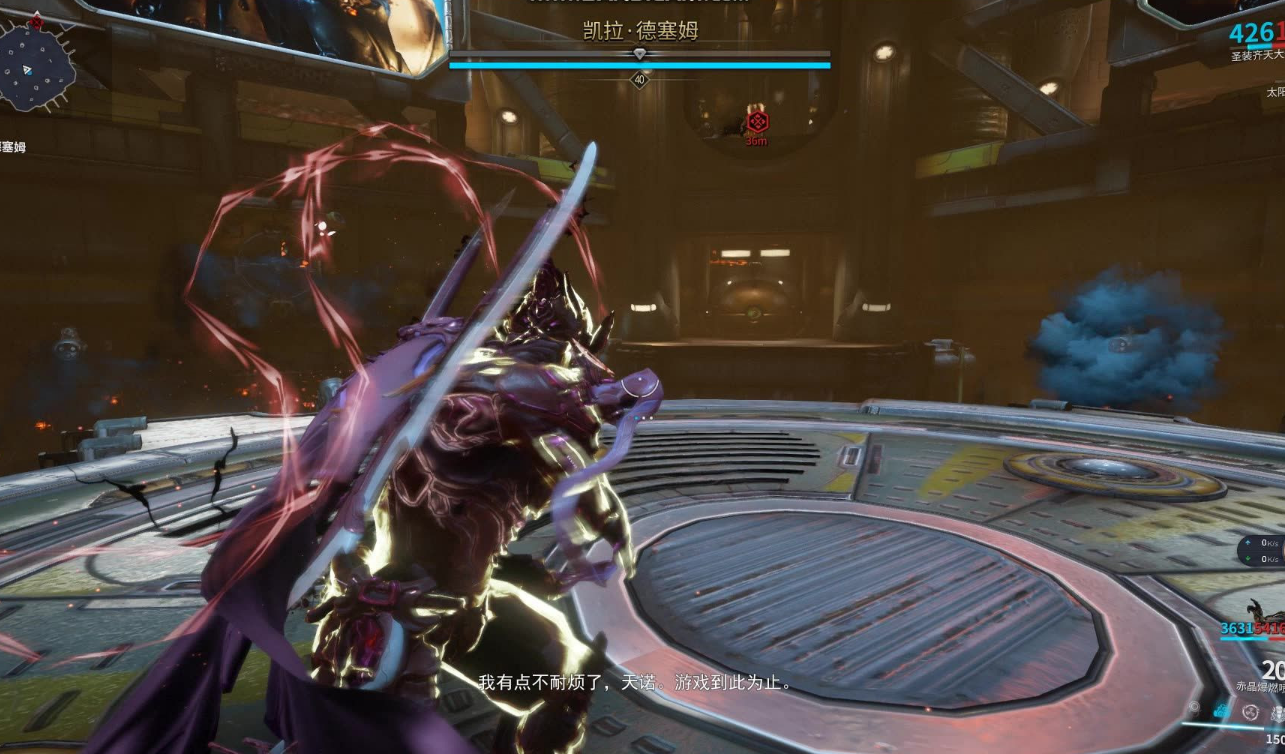Select the red objective marker showing 36m
Screen dimensions: 1285x754
click(757, 121)
